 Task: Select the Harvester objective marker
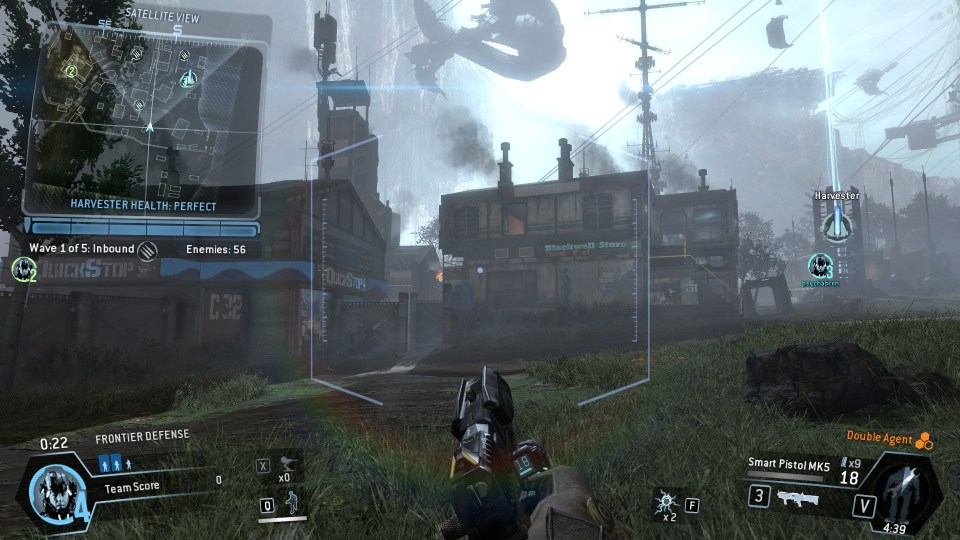coord(835,223)
